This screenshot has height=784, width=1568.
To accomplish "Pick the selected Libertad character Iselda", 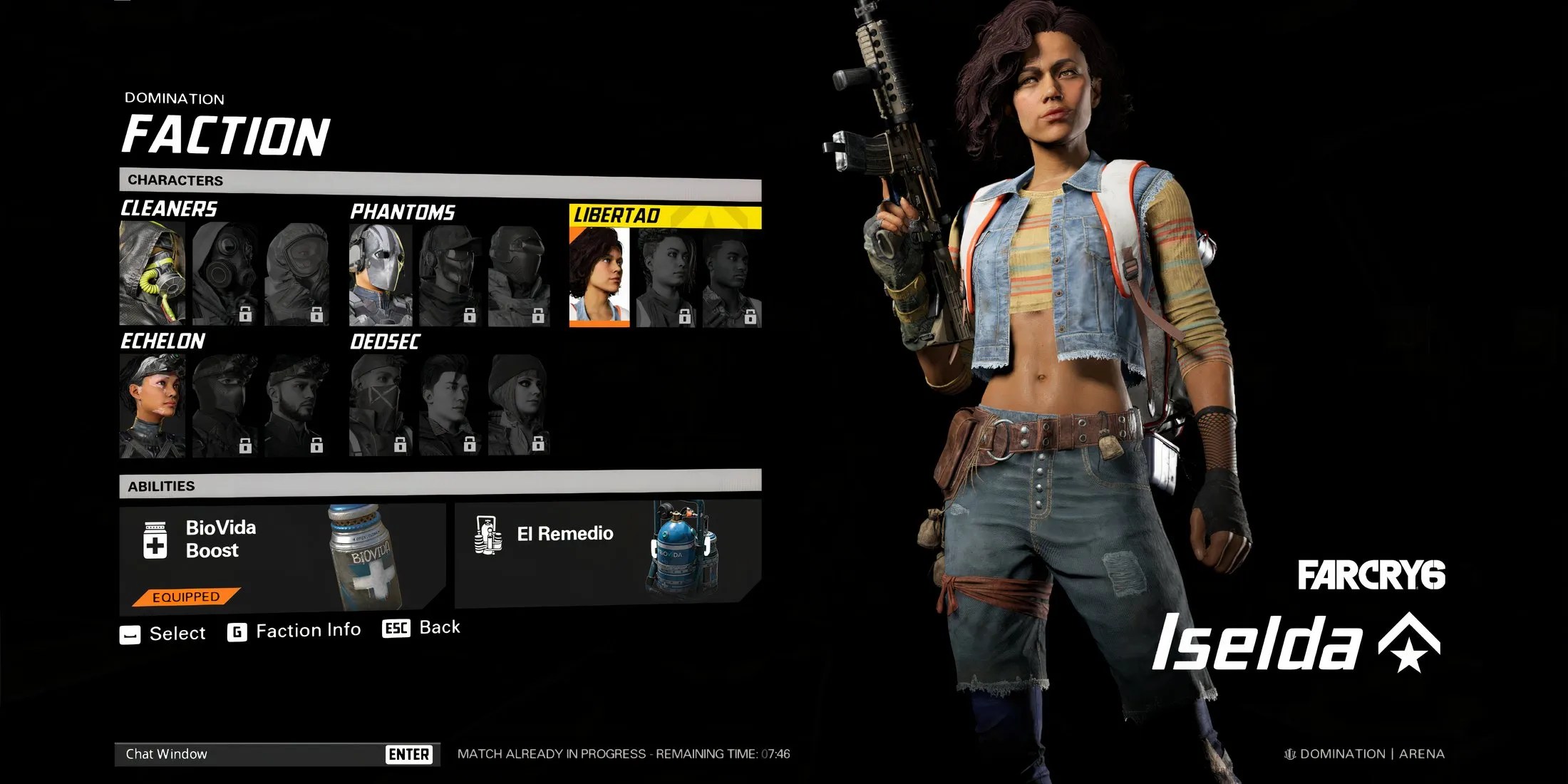I will pyautogui.click(x=599, y=277).
